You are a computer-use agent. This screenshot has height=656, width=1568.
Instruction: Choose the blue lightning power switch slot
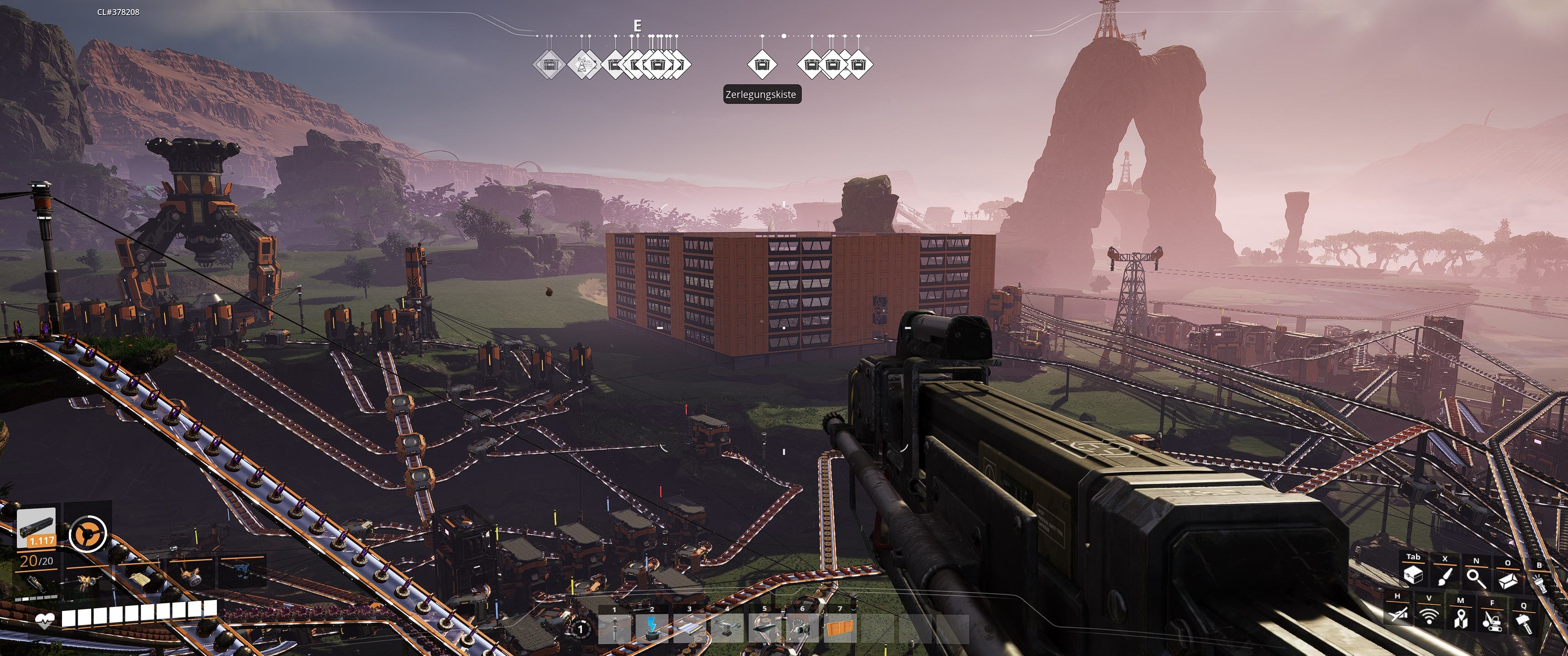[652, 628]
